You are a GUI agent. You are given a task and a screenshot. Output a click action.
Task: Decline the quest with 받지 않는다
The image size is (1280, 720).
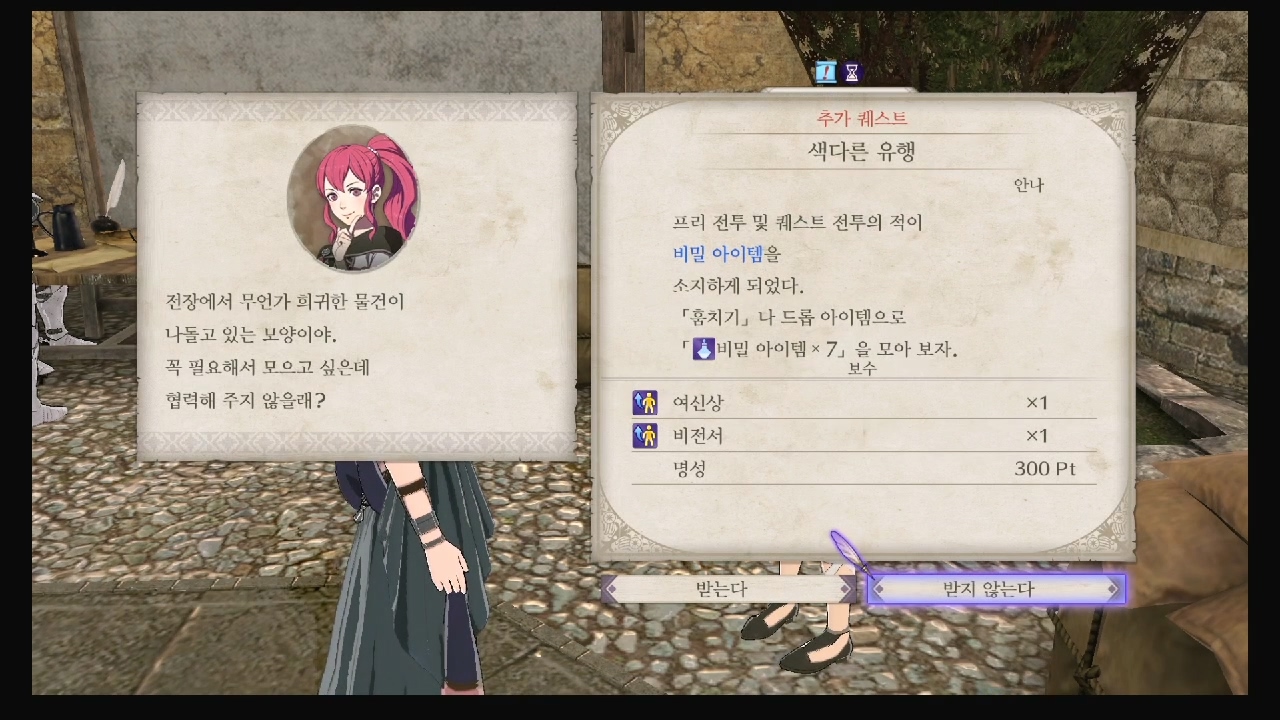coord(995,589)
